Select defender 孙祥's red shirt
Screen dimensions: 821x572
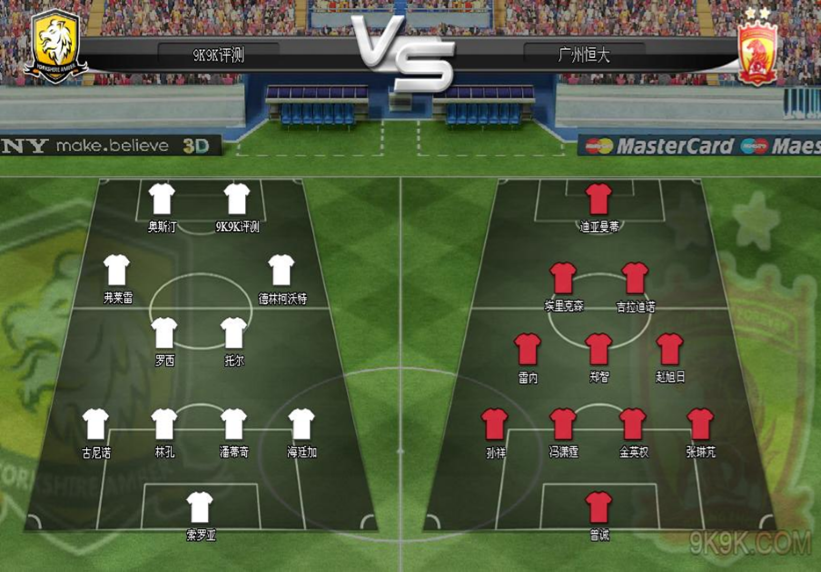click(495, 424)
